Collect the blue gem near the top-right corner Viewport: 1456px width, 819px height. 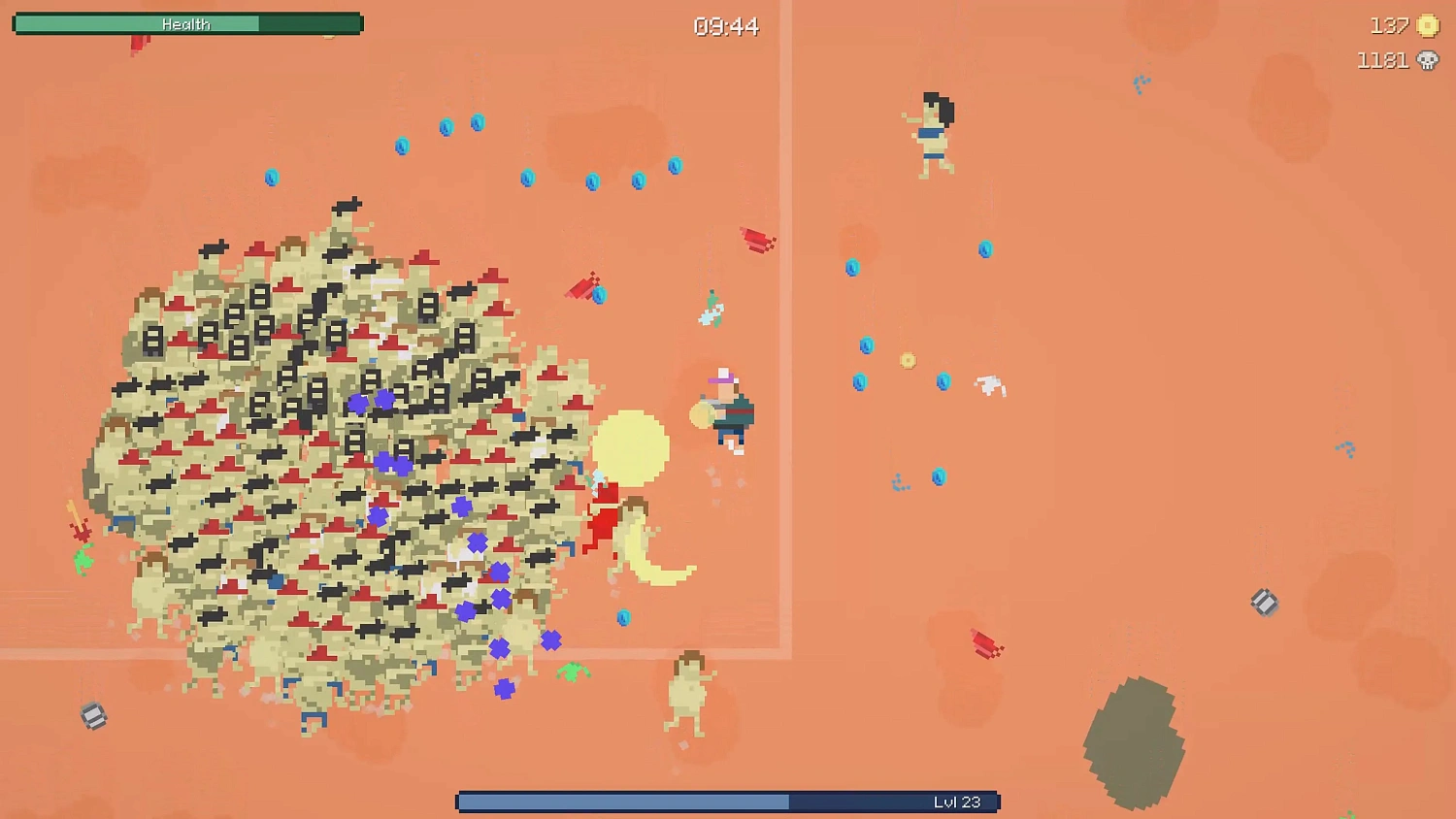pos(1141,82)
